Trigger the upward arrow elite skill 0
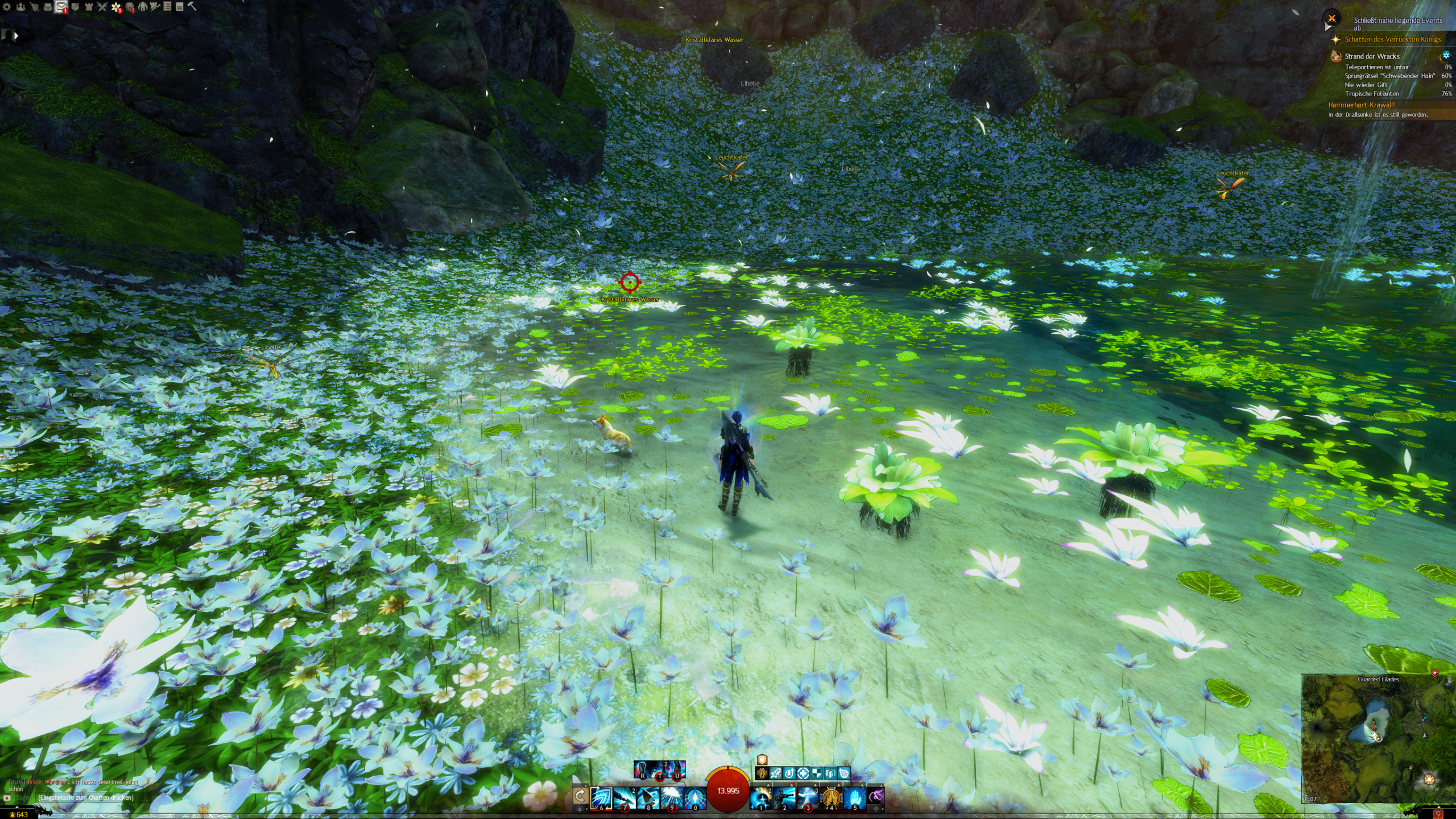The image size is (1456, 819). pos(695,798)
